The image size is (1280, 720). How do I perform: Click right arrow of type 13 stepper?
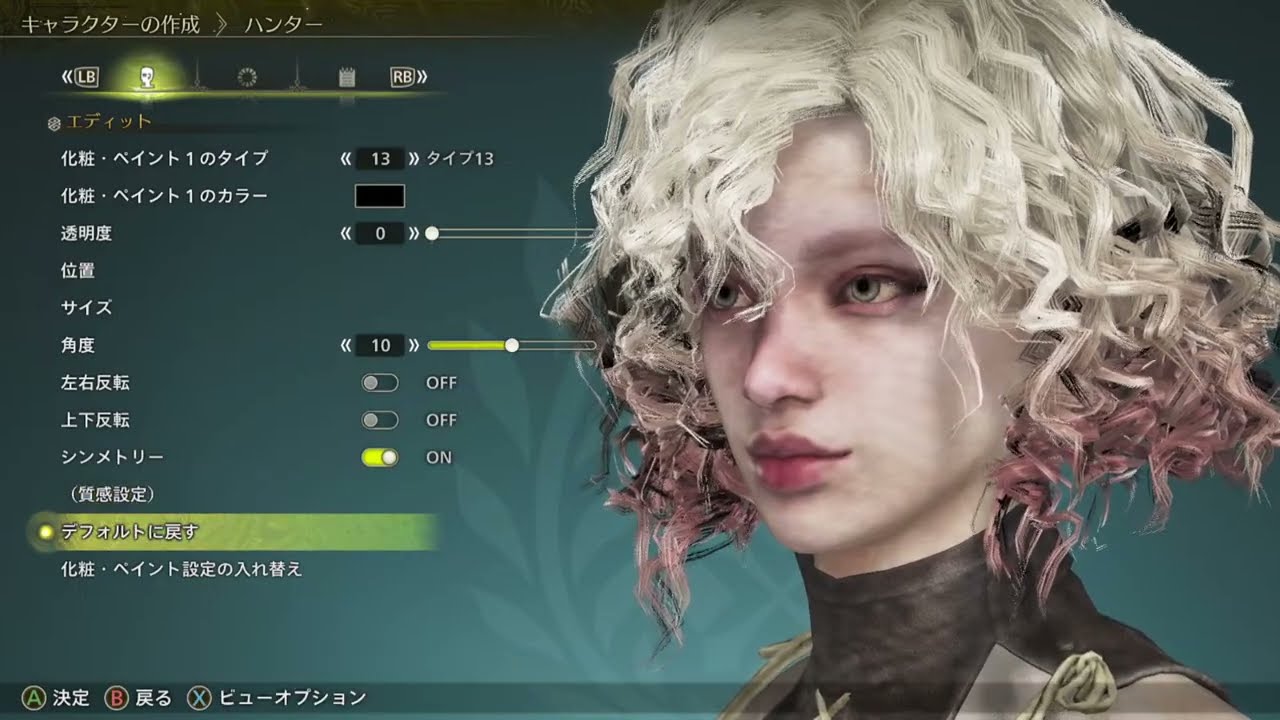pyautogui.click(x=414, y=158)
